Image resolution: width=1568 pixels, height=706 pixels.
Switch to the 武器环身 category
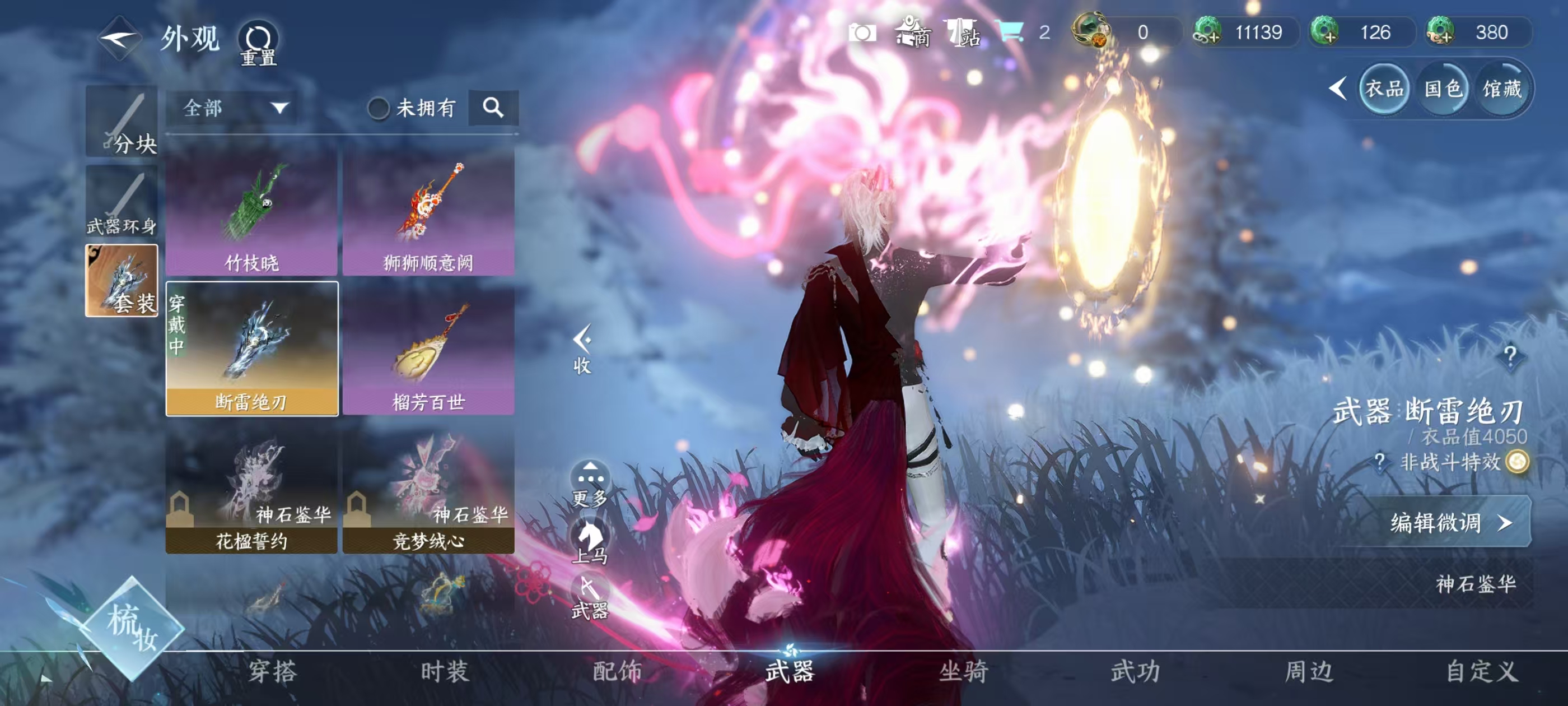pyautogui.click(x=122, y=202)
